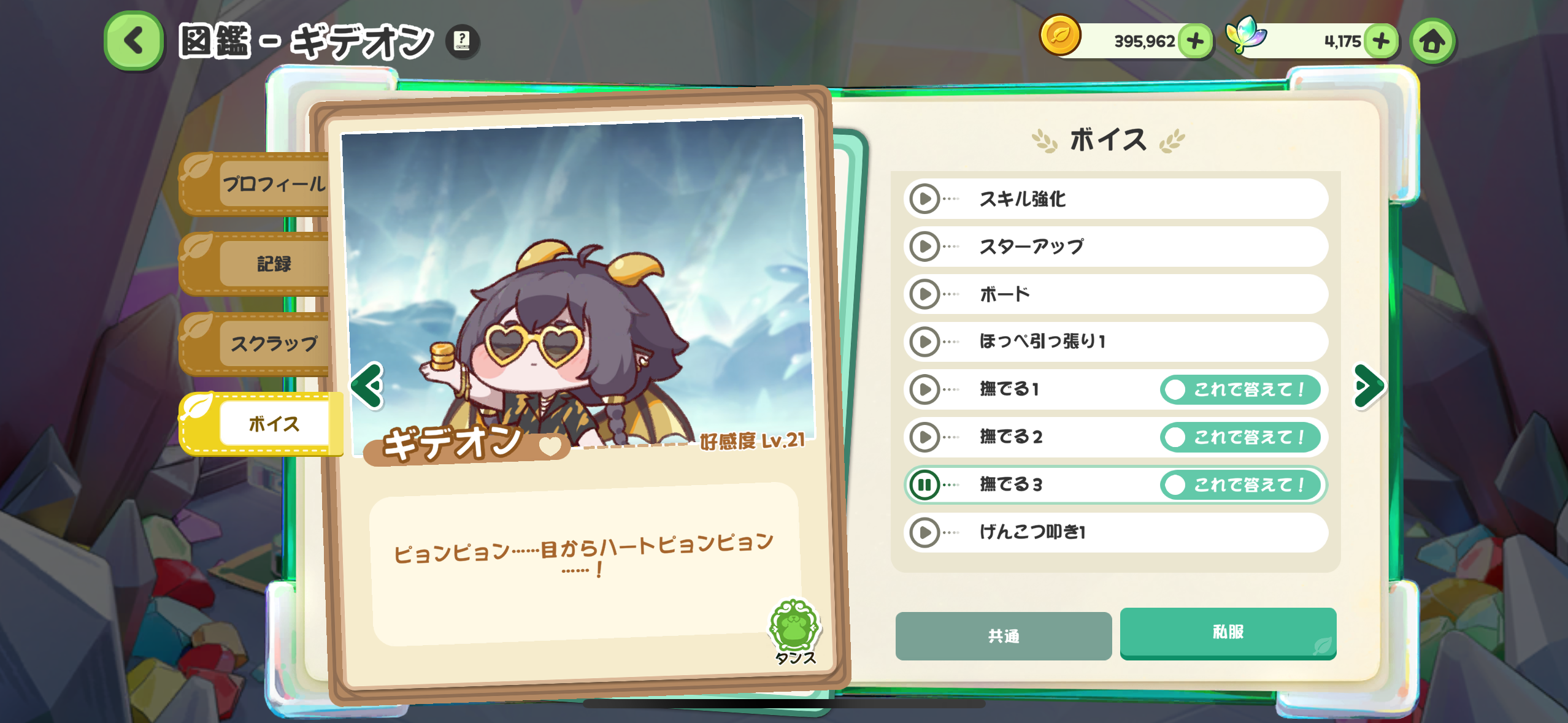Image resolution: width=1568 pixels, height=723 pixels.
Task: Switch to the 共通 voice category
Action: coord(1003,636)
